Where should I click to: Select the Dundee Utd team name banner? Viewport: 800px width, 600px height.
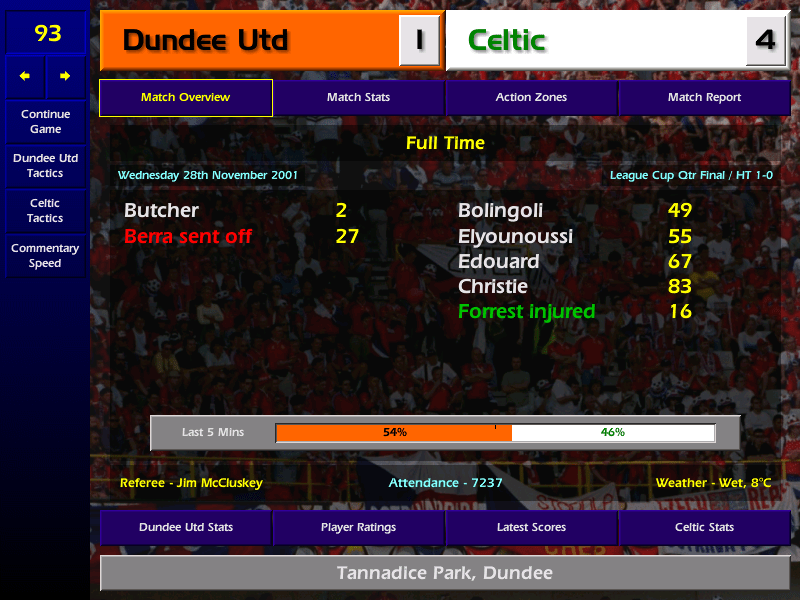(250, 41)
